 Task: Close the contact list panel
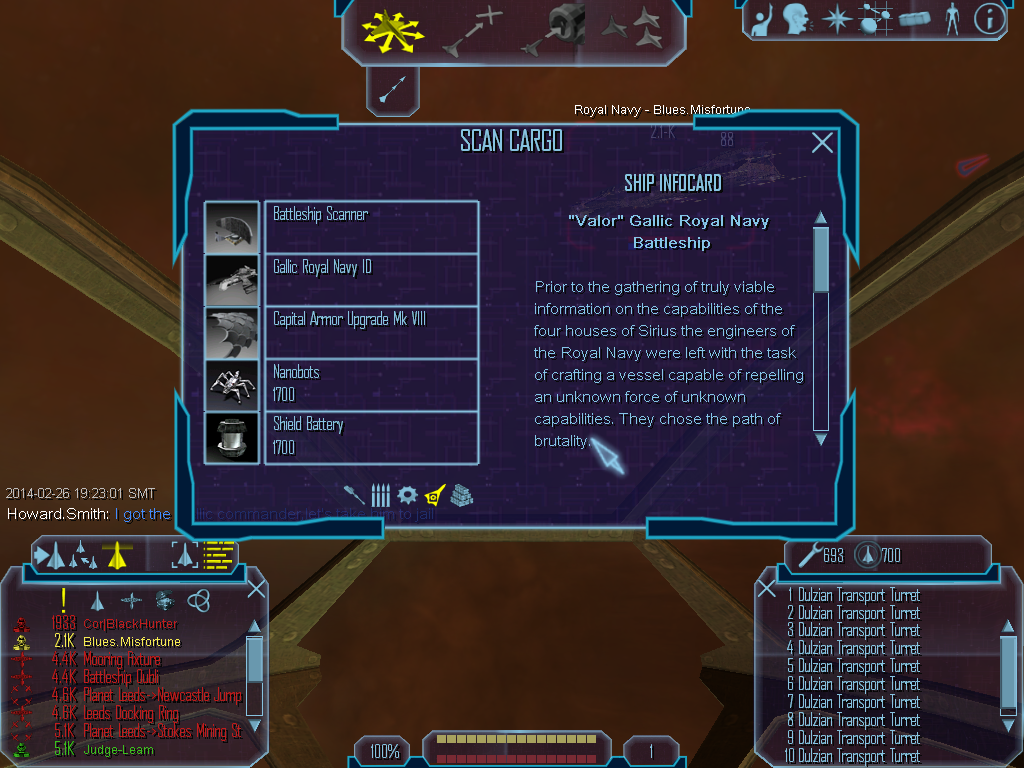(256, 588)
